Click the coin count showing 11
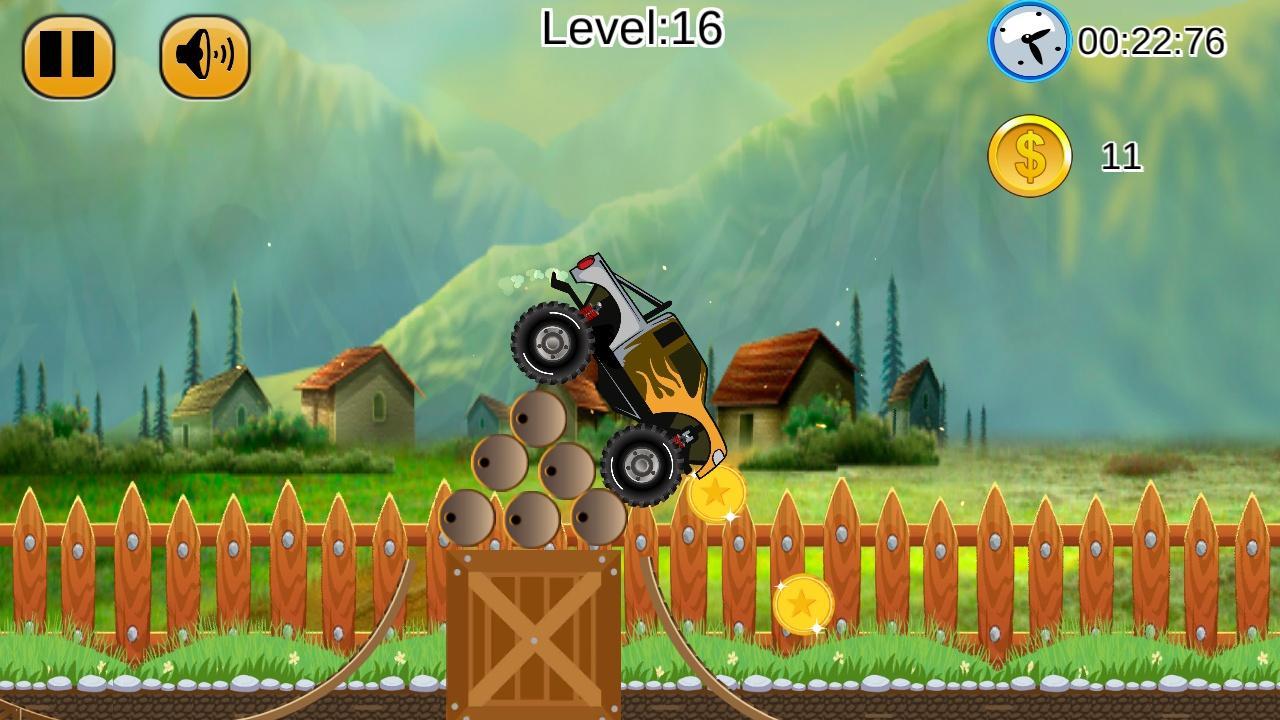Viewport: 1280px width, 720px height. pos(1124,156)
